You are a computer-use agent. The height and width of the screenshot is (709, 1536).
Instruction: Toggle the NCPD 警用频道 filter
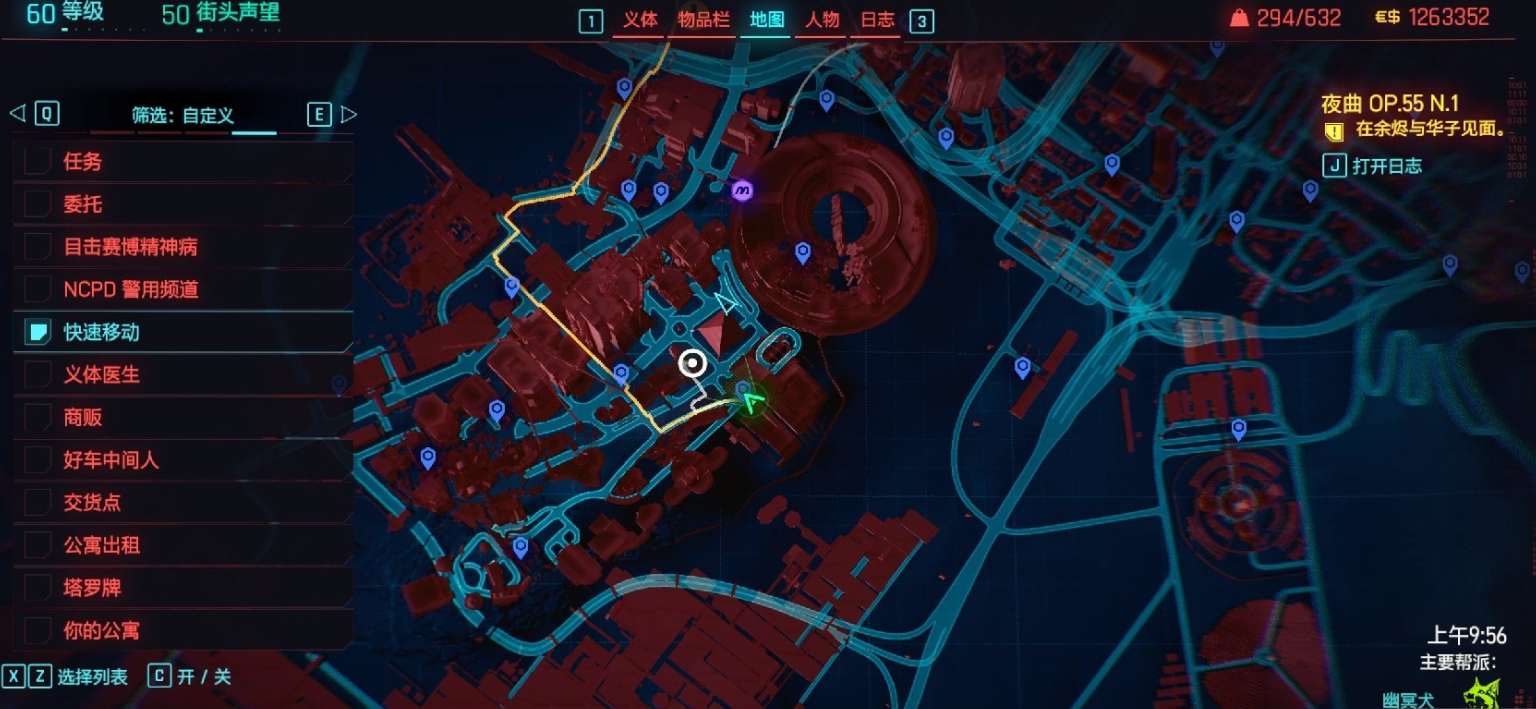[38, 289]
